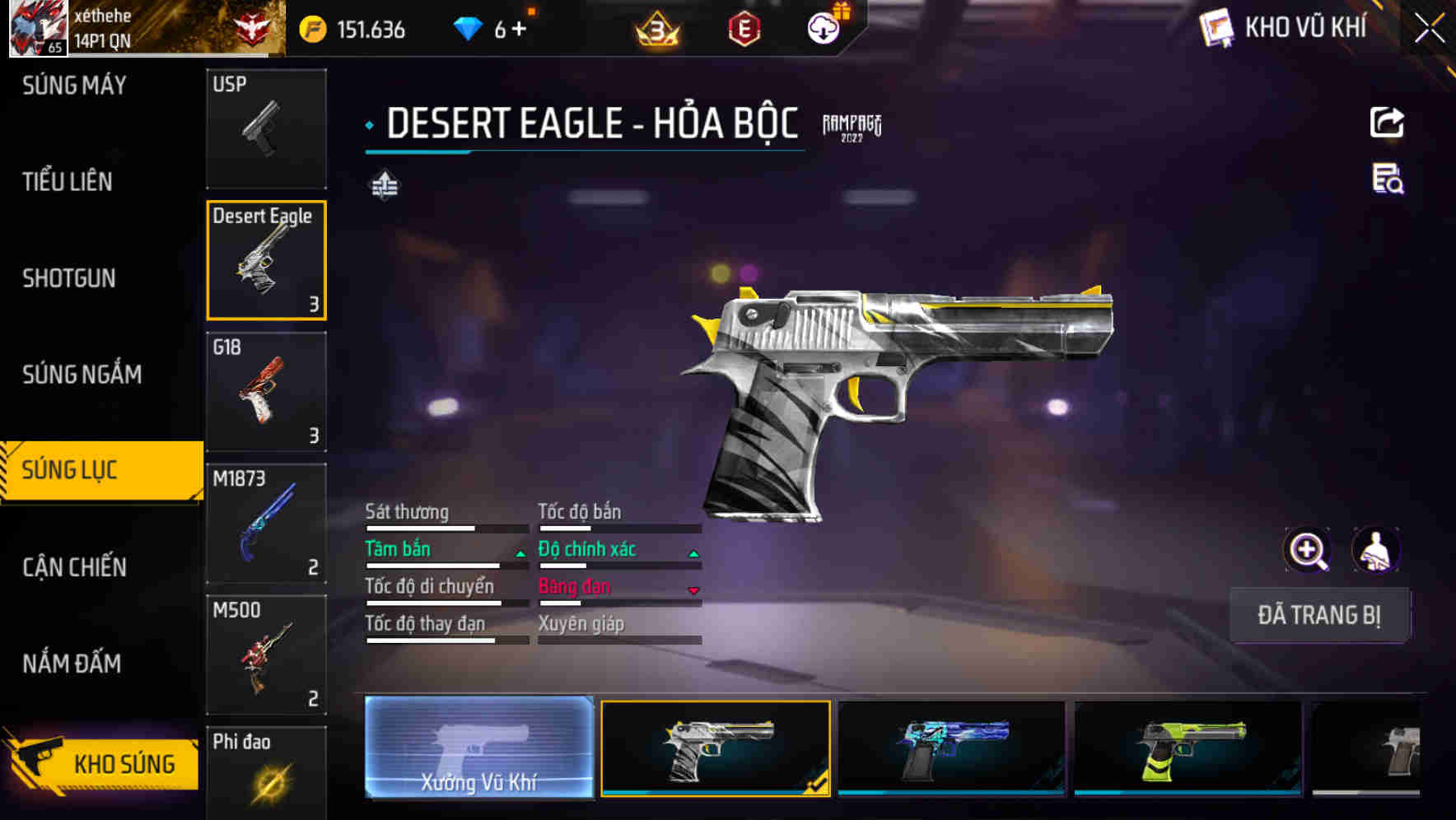
Task: Click the blue diamond currency icon
Action: (x=468, y=27)
